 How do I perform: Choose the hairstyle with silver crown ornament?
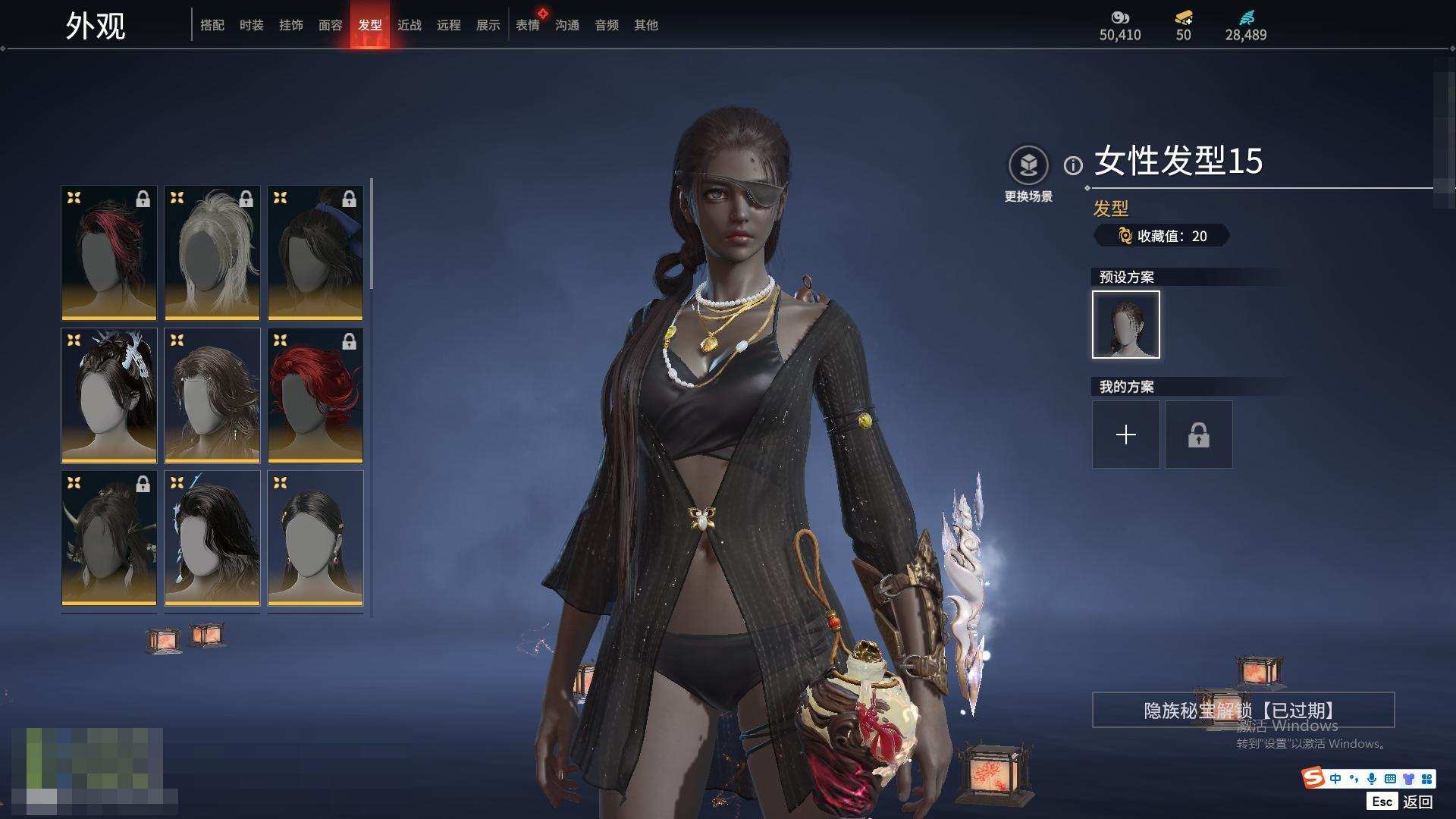(109, 395)
